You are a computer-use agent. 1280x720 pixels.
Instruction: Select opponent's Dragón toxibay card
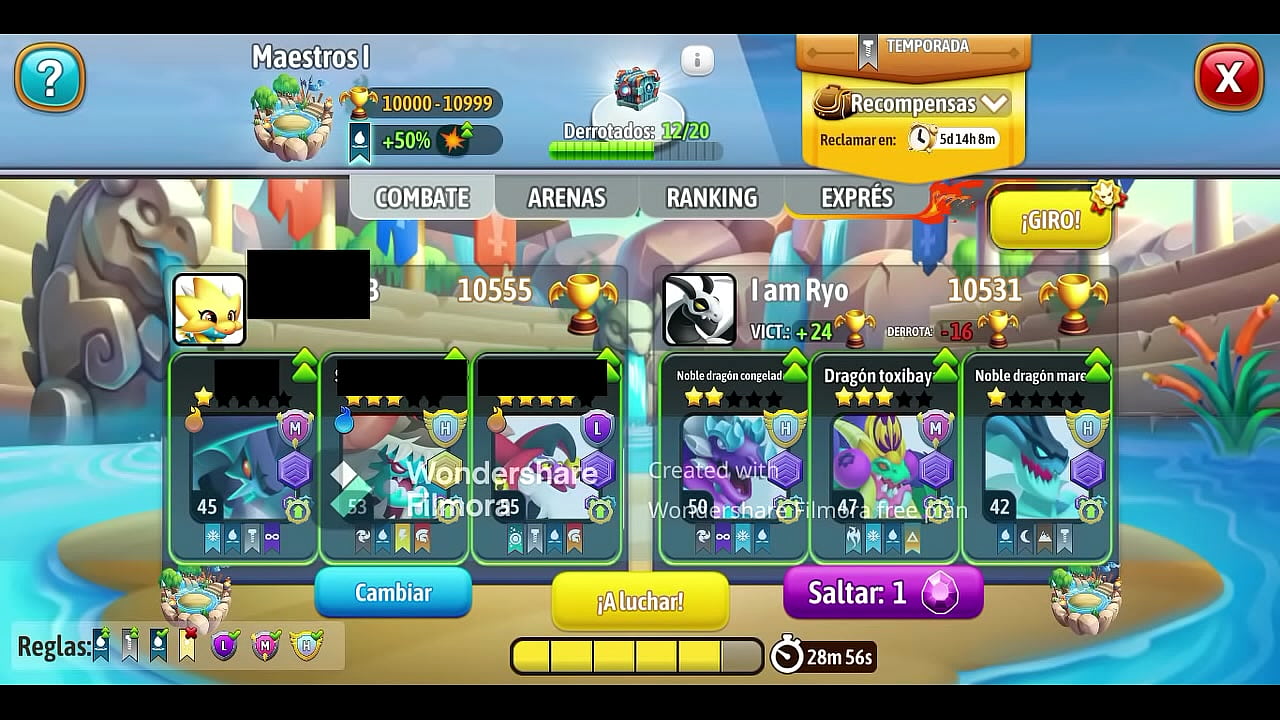886,457
